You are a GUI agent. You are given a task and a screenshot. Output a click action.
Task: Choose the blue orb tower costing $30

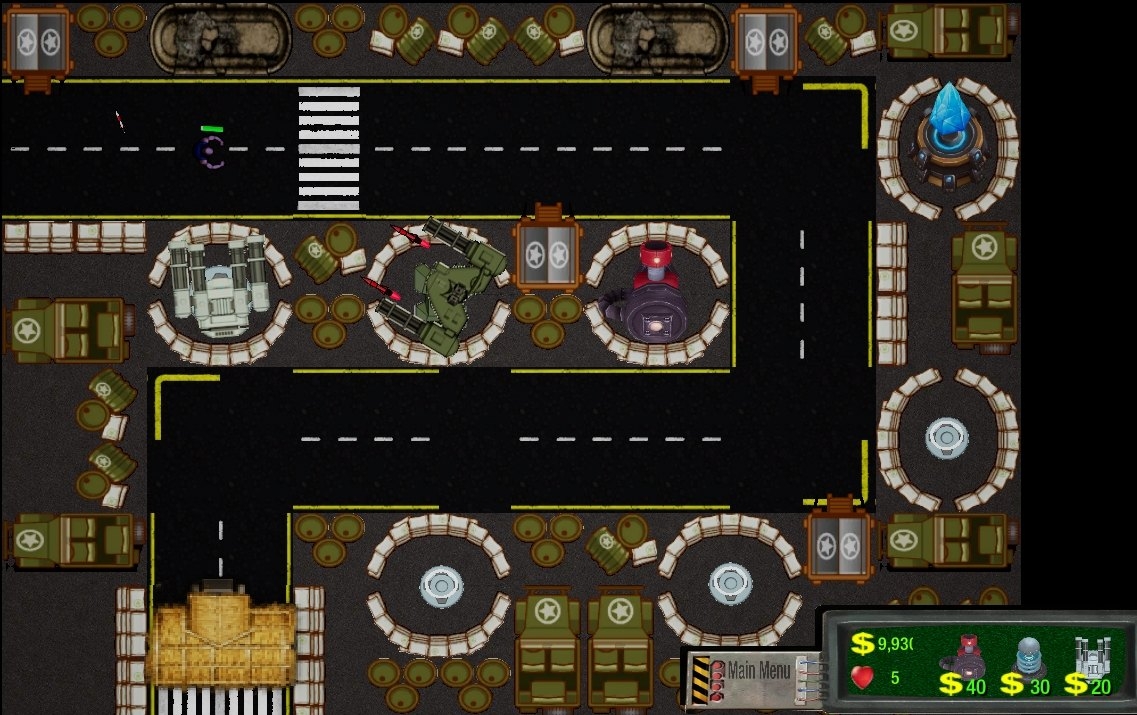1030,656
